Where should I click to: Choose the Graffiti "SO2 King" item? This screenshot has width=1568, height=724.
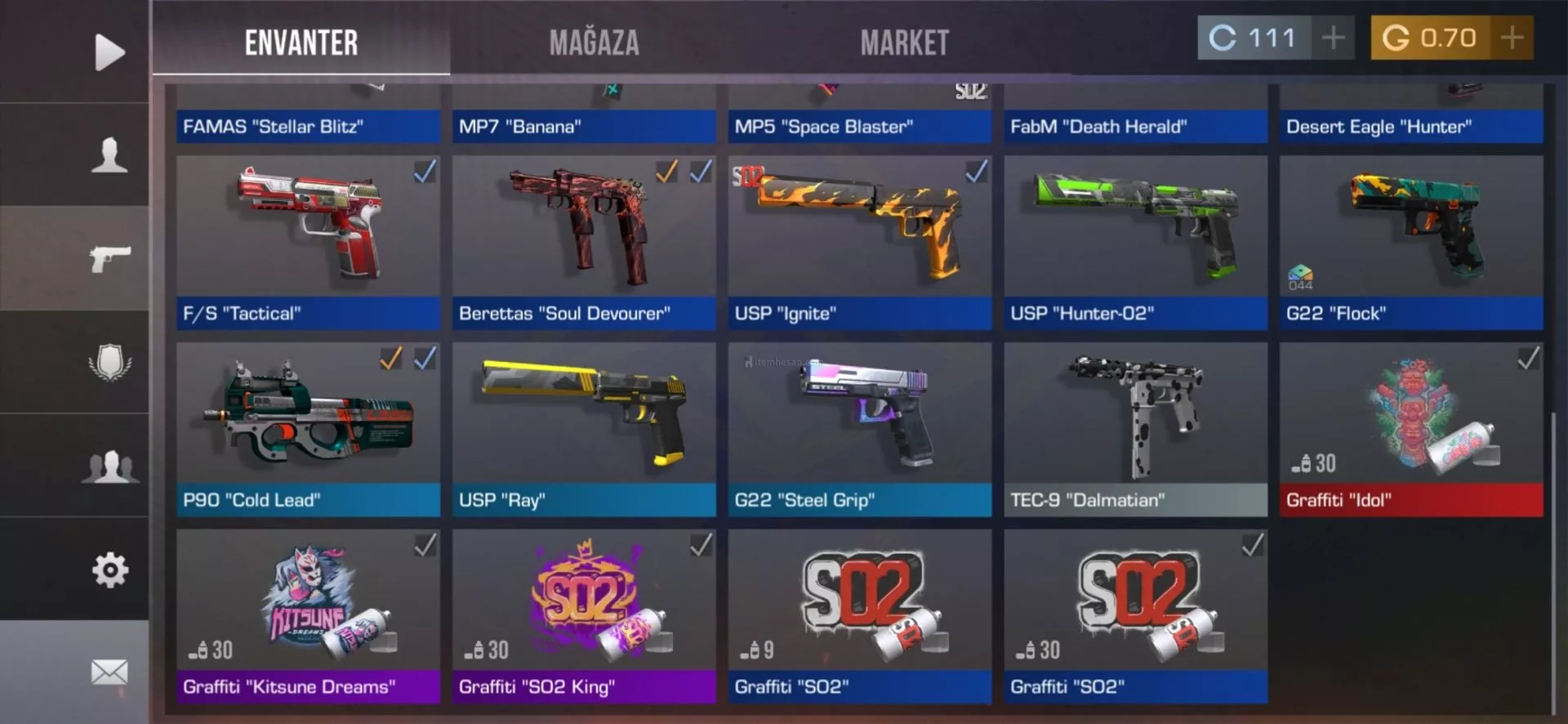pos(584,615)
